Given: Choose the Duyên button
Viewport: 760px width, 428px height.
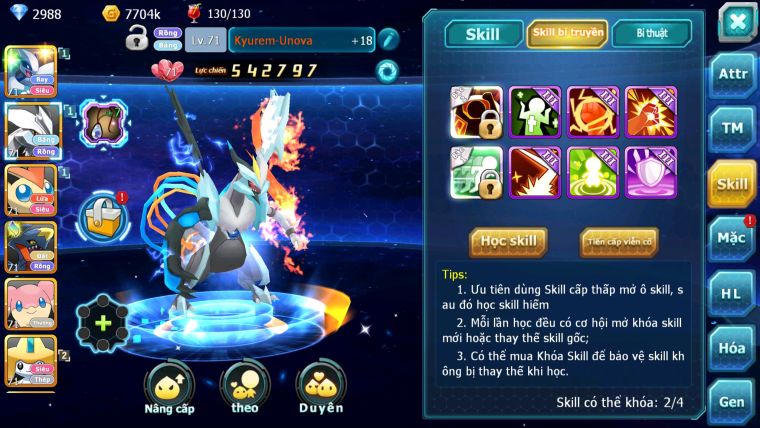Looking at the screenshot, I should [321, 387].
